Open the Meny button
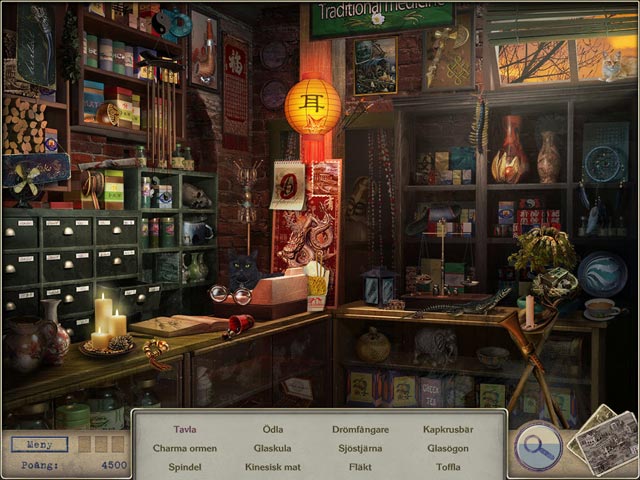Image resolution: width=640 pixels, height=480 pixels. [x=39, y=444]
